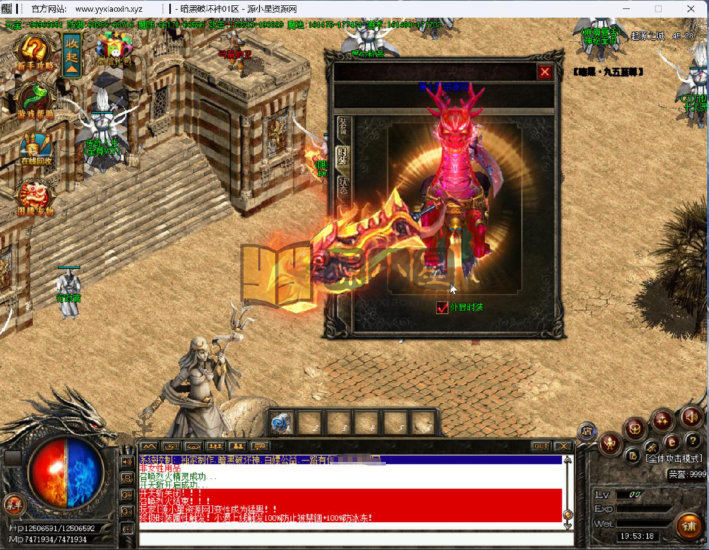
Task: Open the 新手攻略 guide icon
Action: pos(35,50)
